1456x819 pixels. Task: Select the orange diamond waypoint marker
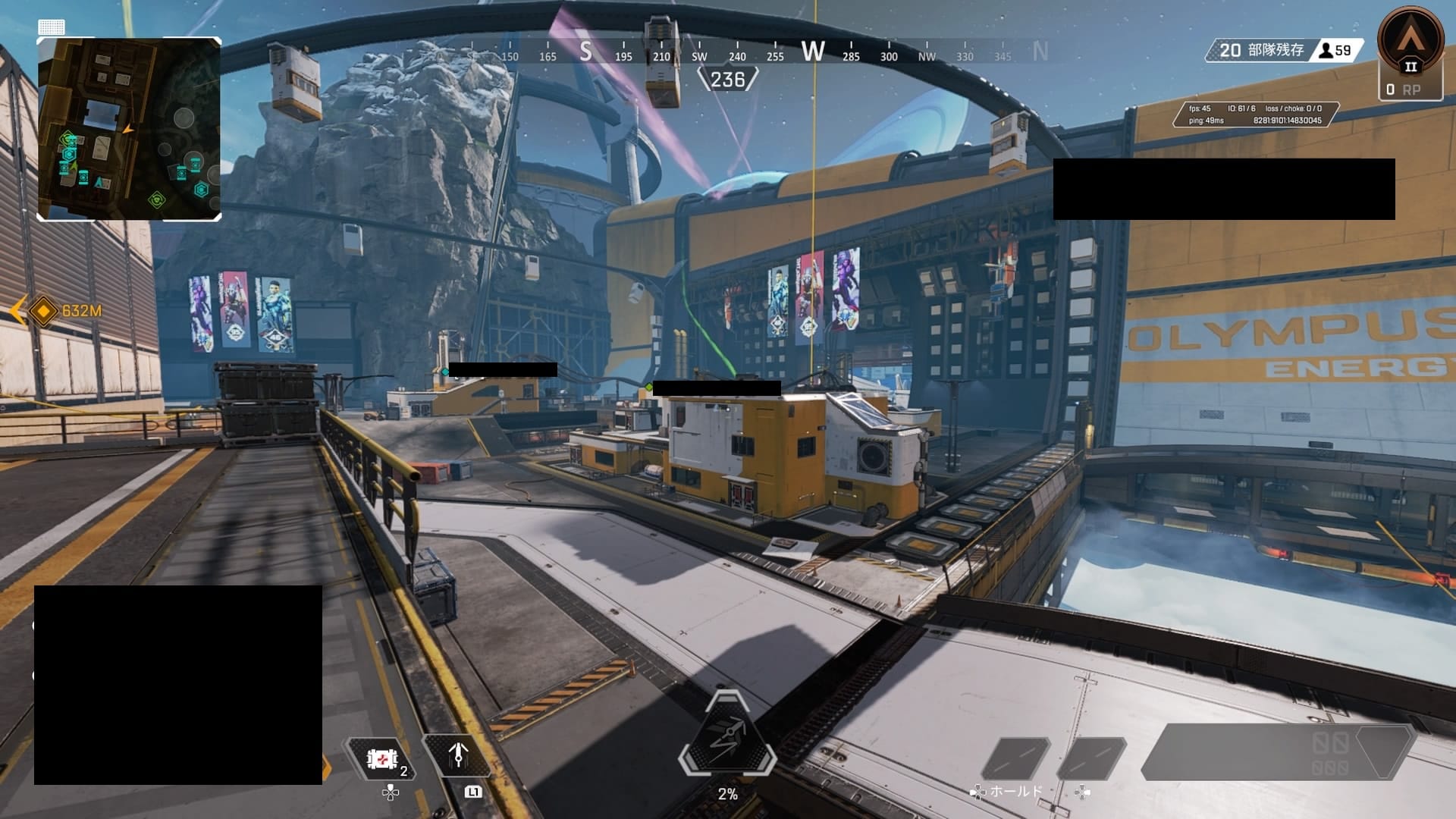44,311
